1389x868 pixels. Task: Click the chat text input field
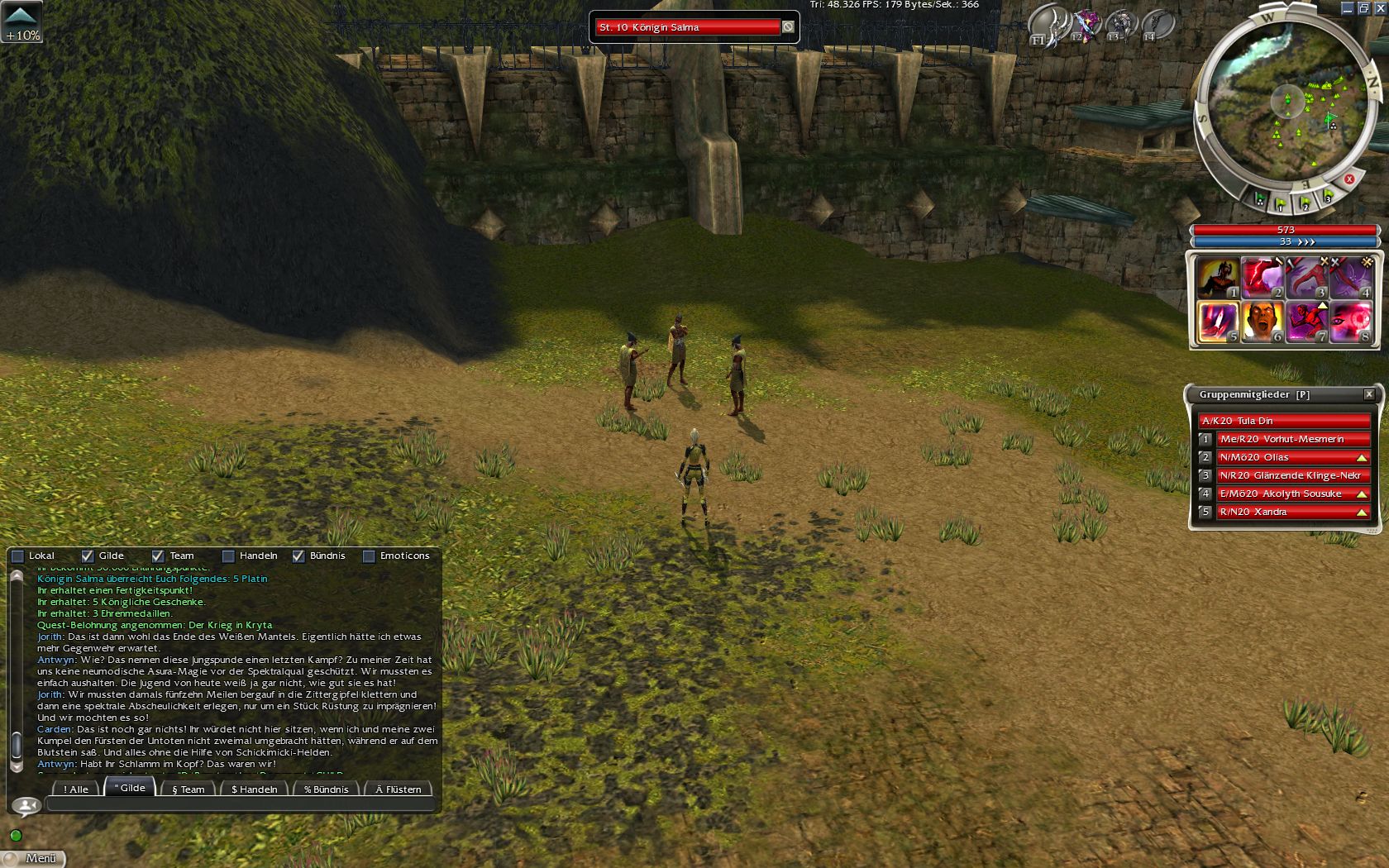click(x=240, y=804)
